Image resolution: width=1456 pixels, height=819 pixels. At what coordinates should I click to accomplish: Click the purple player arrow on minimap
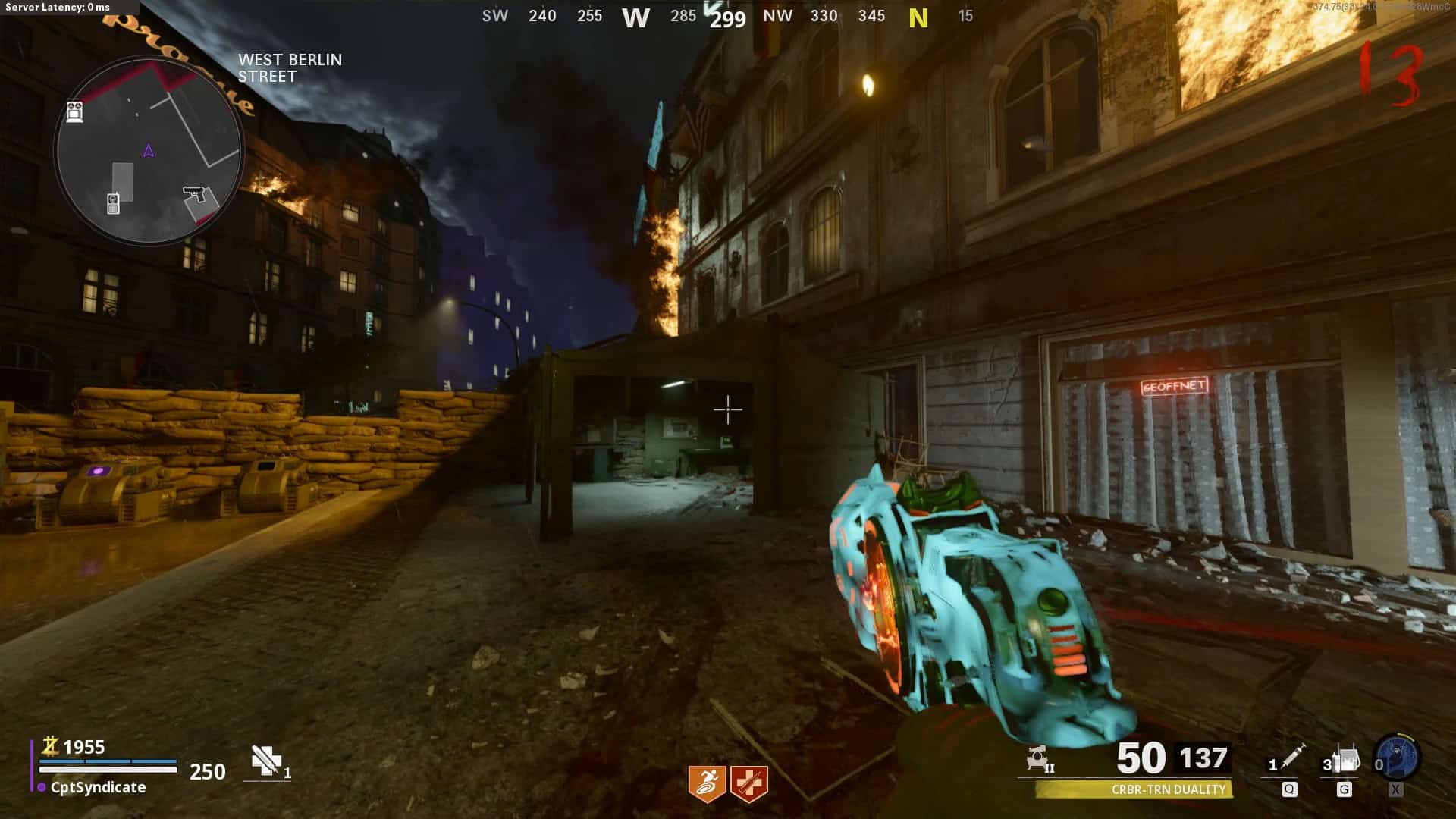click(x=149, y=150)
